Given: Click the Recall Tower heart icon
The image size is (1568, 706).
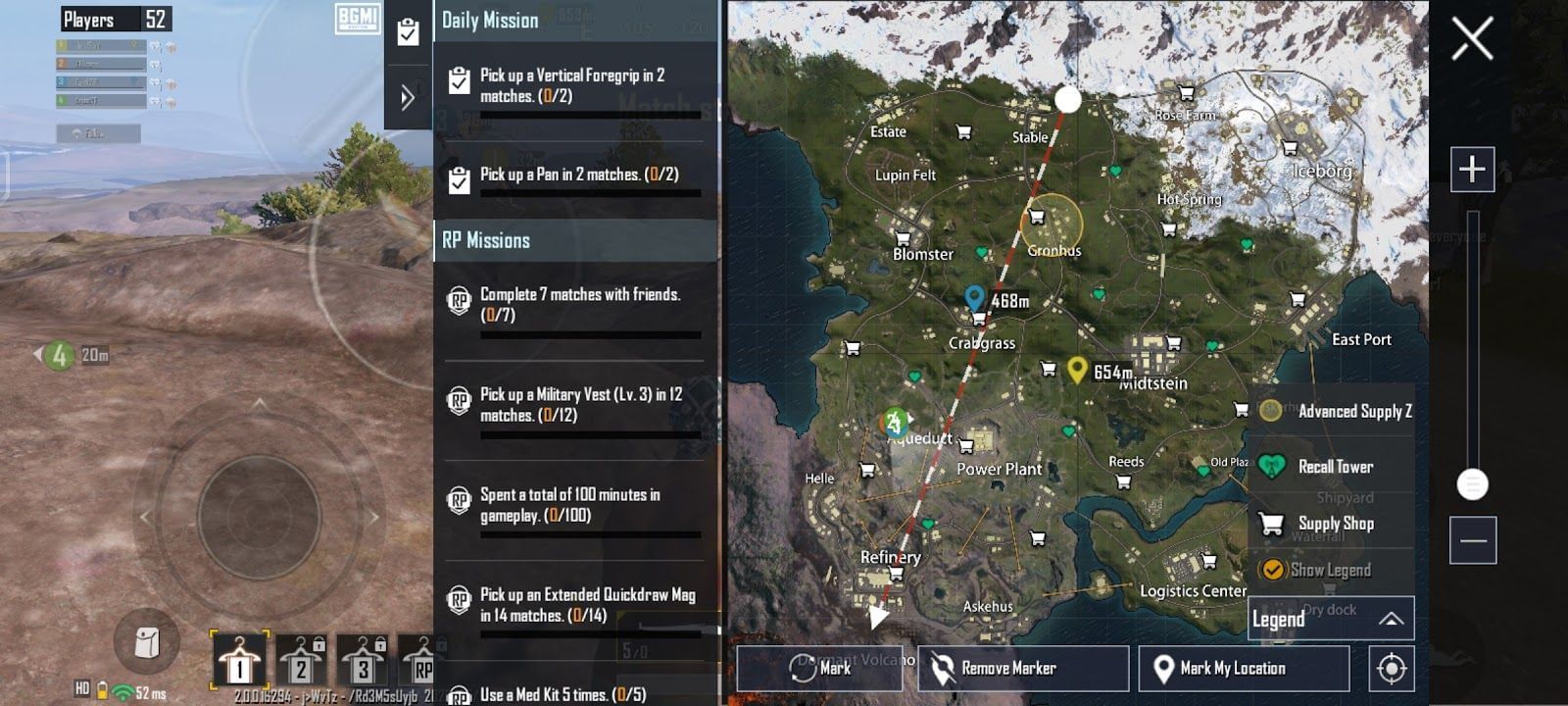Looking at the screenshot, I should click(x=1270, y=467).
